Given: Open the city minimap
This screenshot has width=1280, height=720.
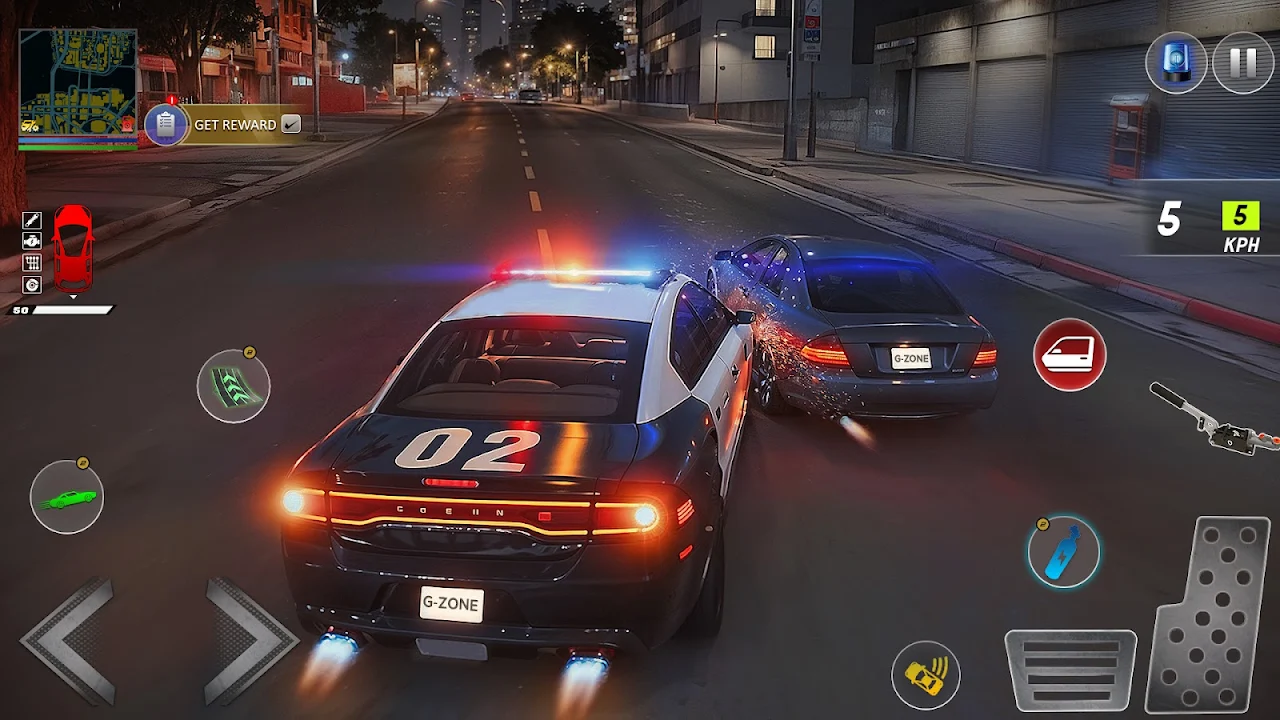Looking at the screenshot, I should click(x=77, y=83).
